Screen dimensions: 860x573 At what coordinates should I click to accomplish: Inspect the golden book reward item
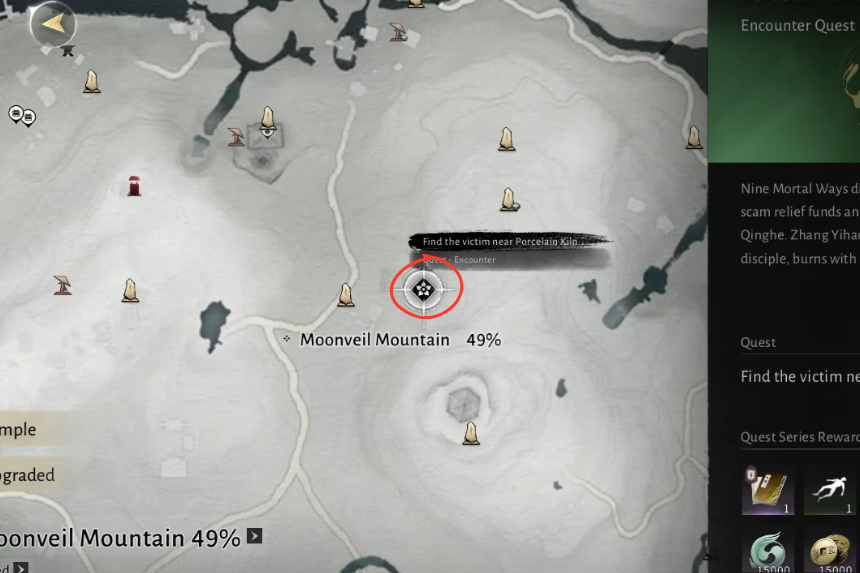pyautogui.click(x=767, y=491)
